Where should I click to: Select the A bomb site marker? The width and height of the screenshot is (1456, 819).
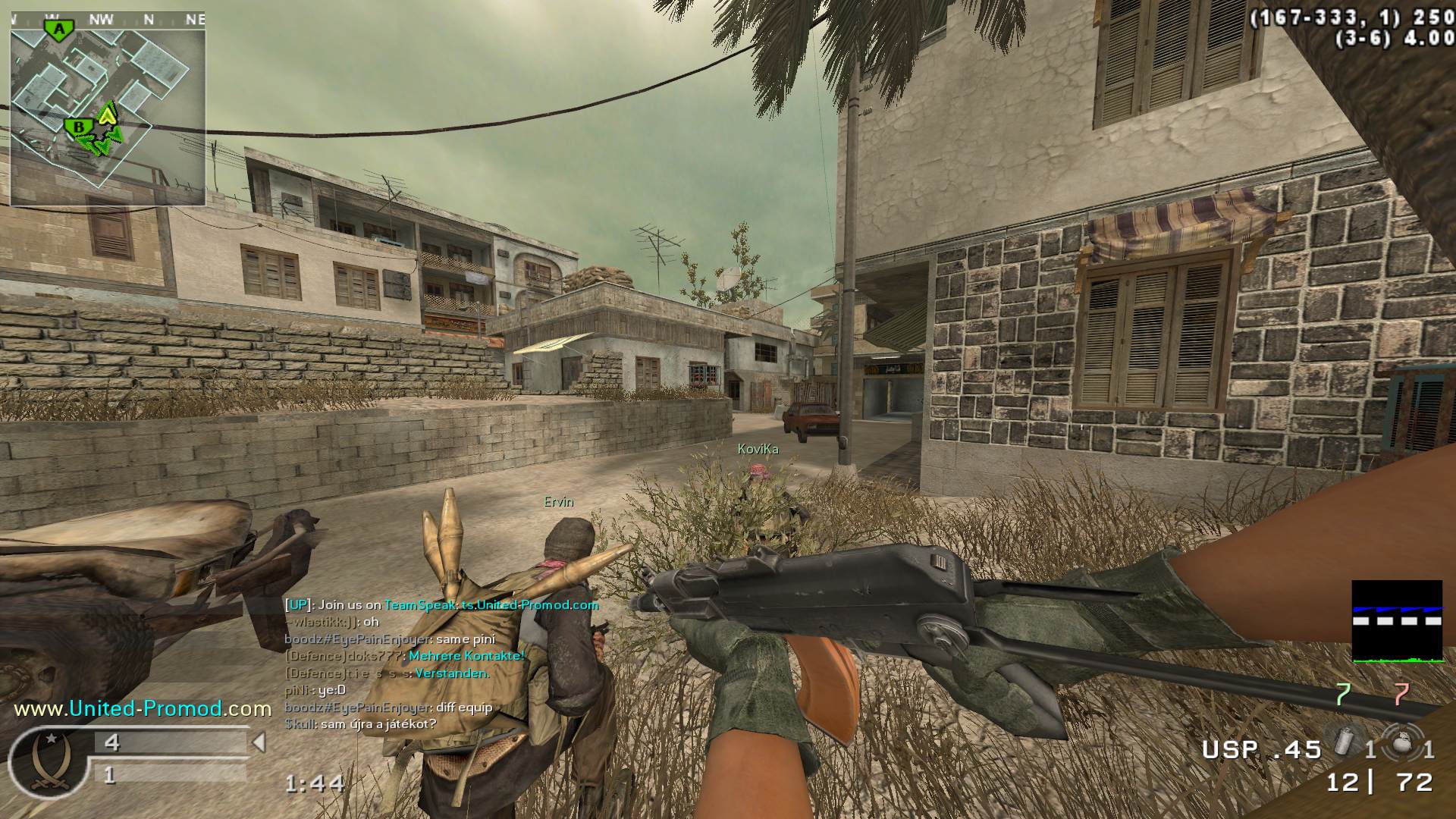click(58, 30)
